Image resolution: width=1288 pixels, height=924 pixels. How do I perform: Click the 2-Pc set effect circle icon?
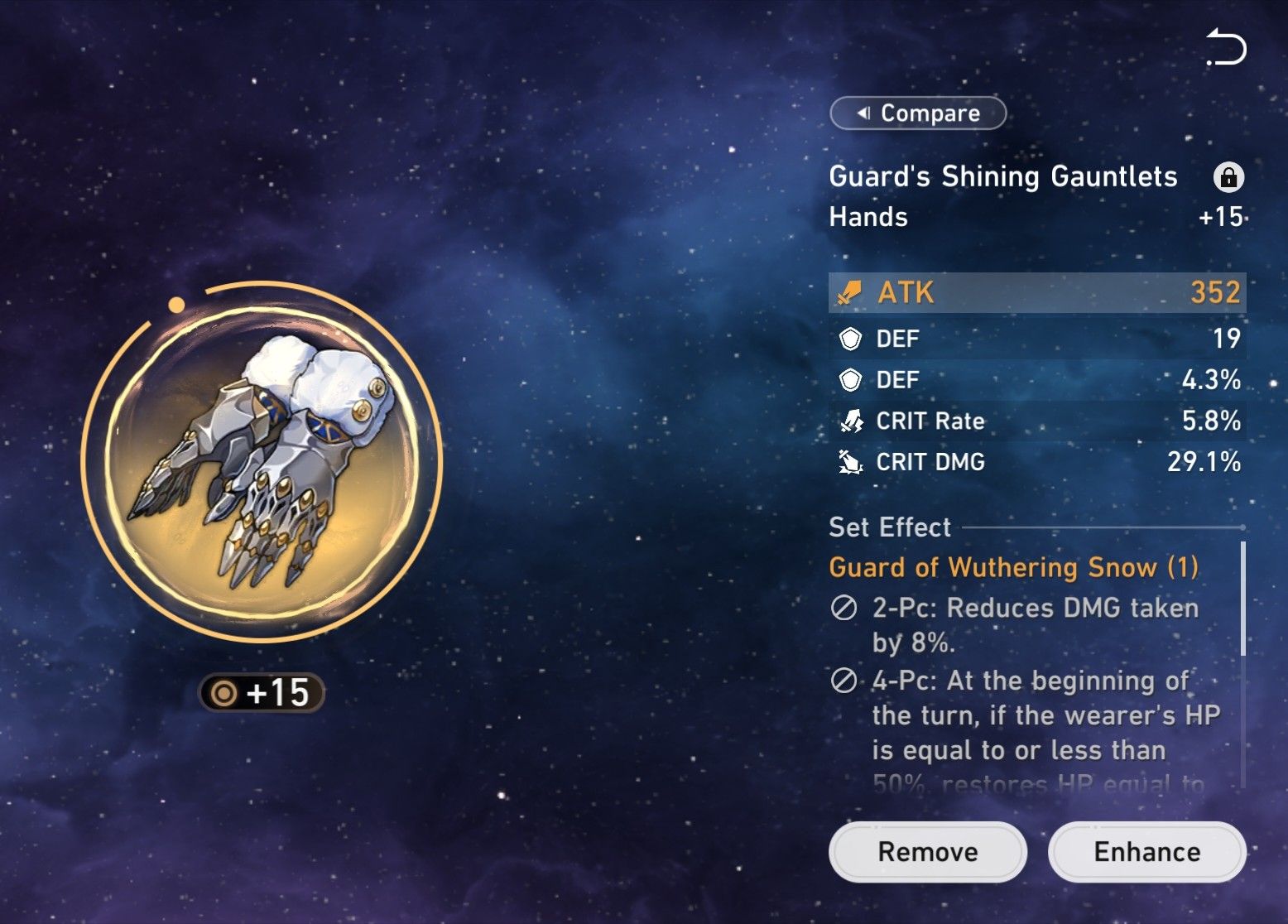click(843, 609)
